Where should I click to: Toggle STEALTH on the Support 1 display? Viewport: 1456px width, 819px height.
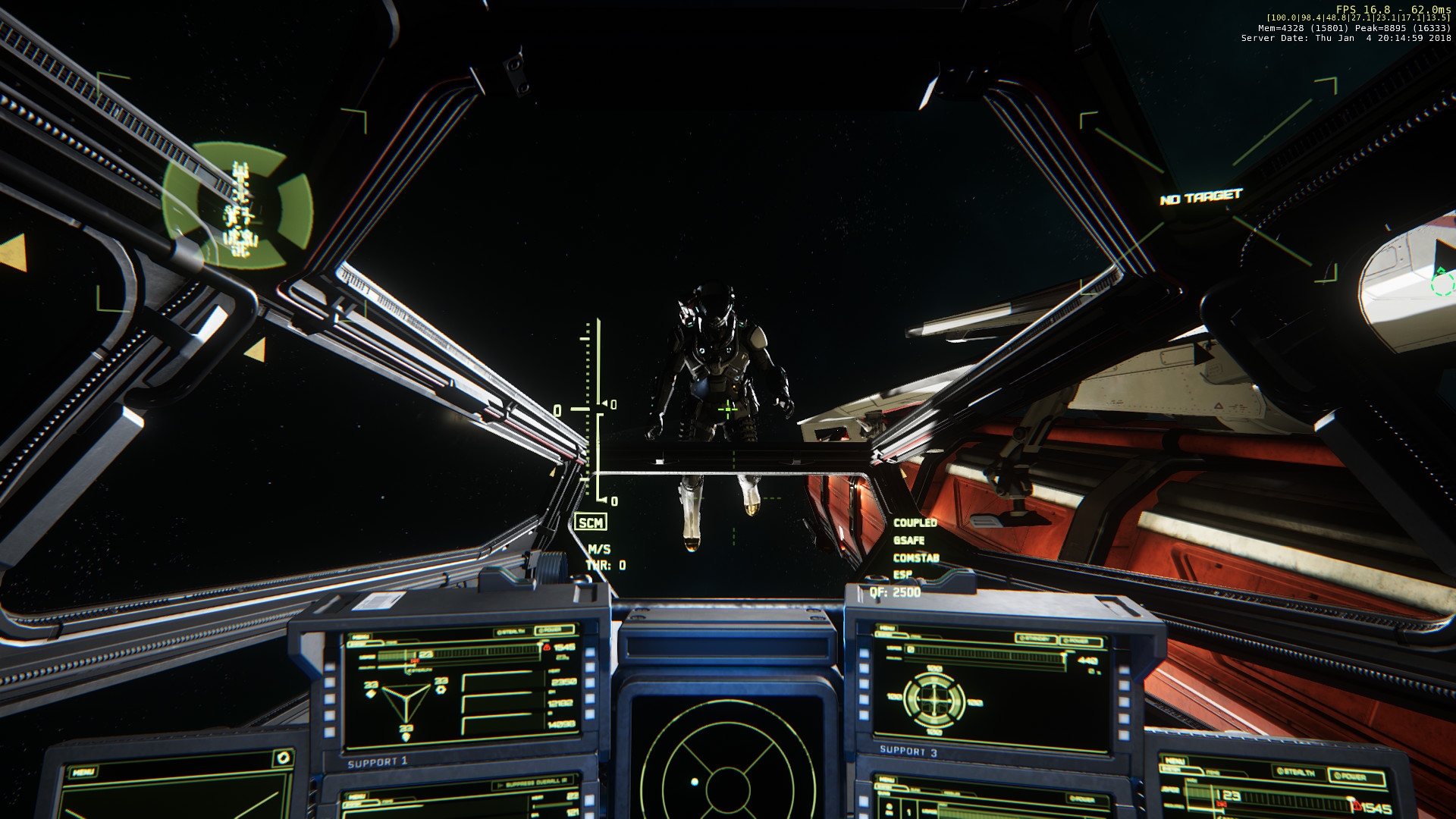point(512,632)
